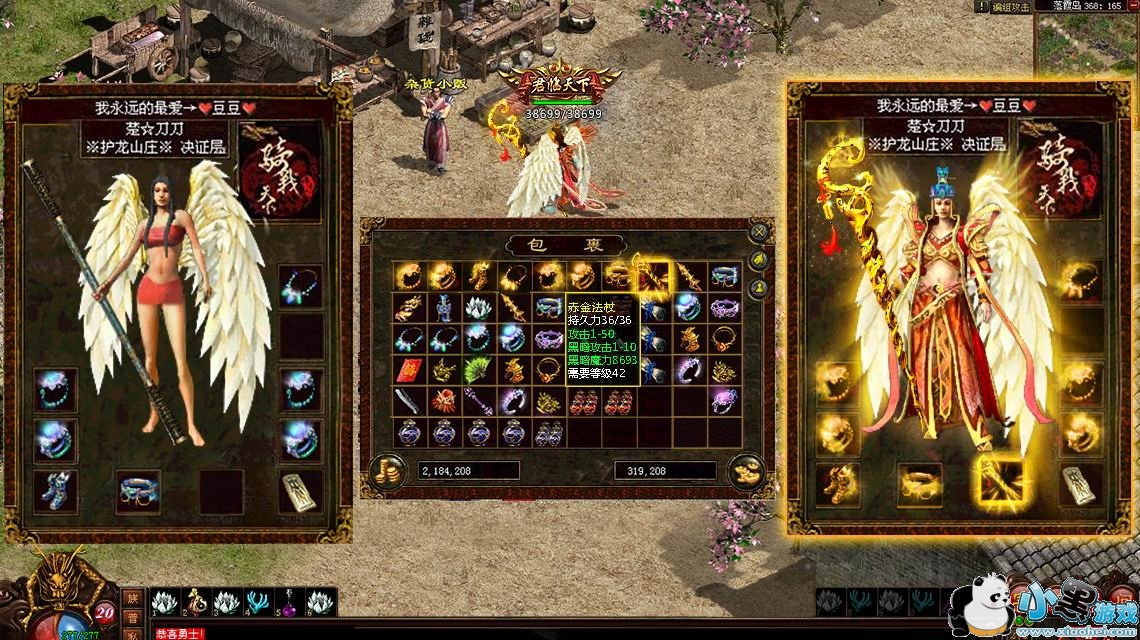Choose the white lotus item in the bag
This screenshot has height=640, width=1140.
coord(478,307)
